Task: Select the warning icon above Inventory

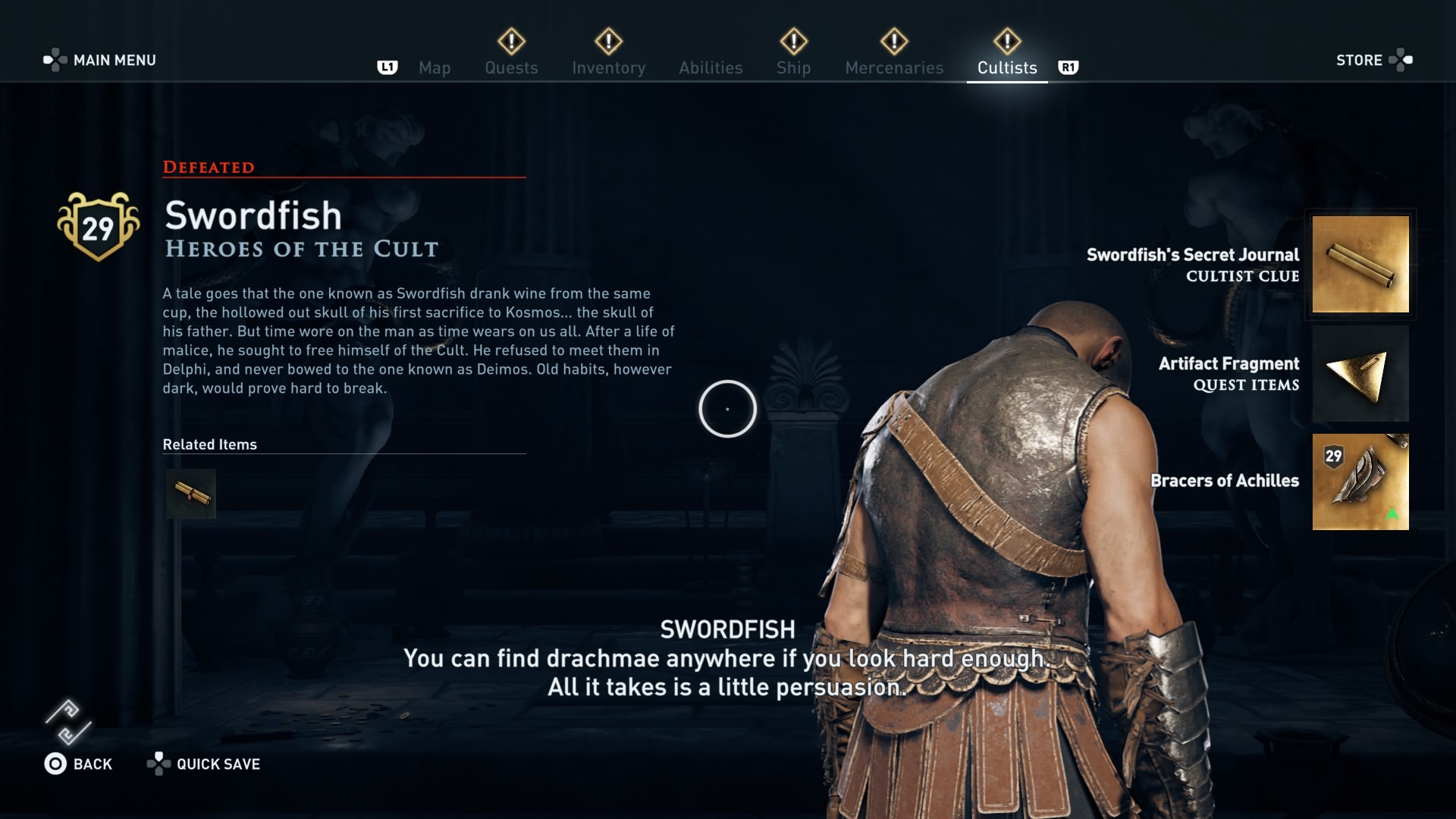Action: (x=609, y=42)
